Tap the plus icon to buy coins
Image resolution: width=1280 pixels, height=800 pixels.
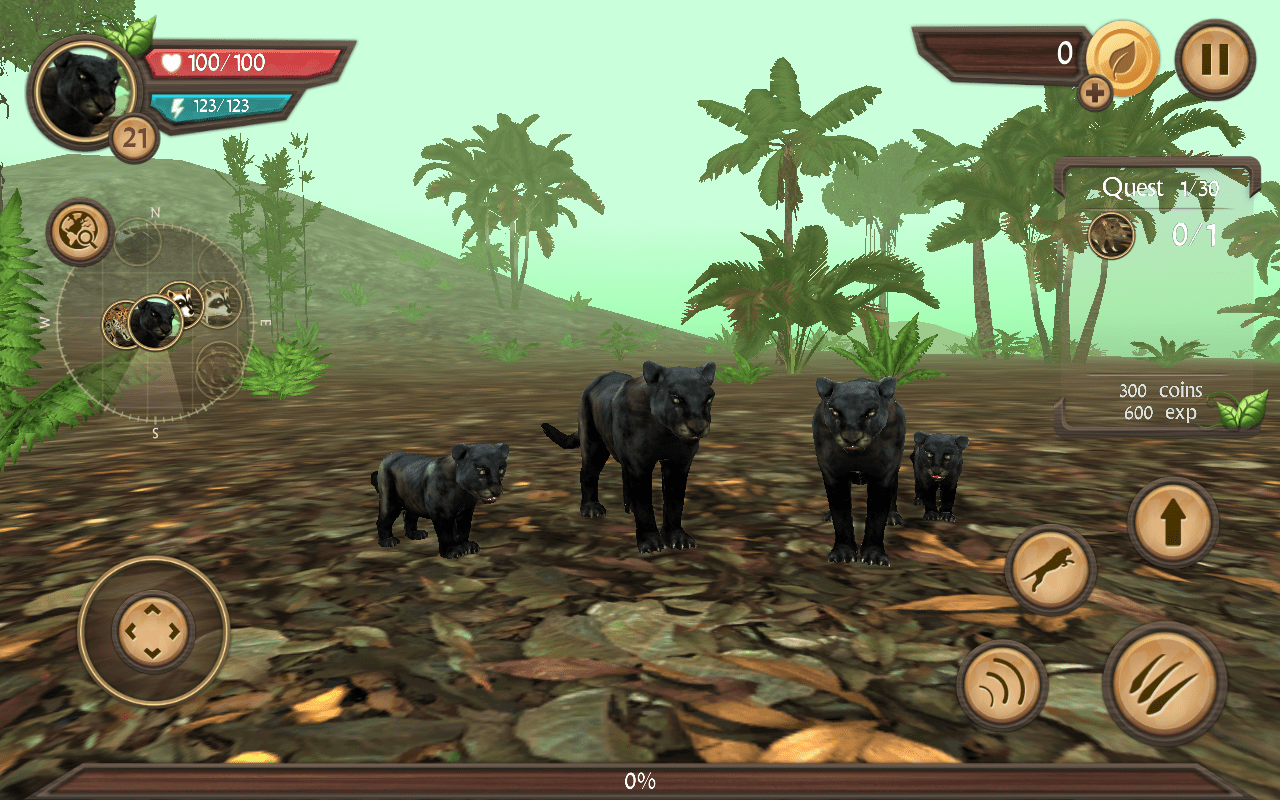point(1096,91)
